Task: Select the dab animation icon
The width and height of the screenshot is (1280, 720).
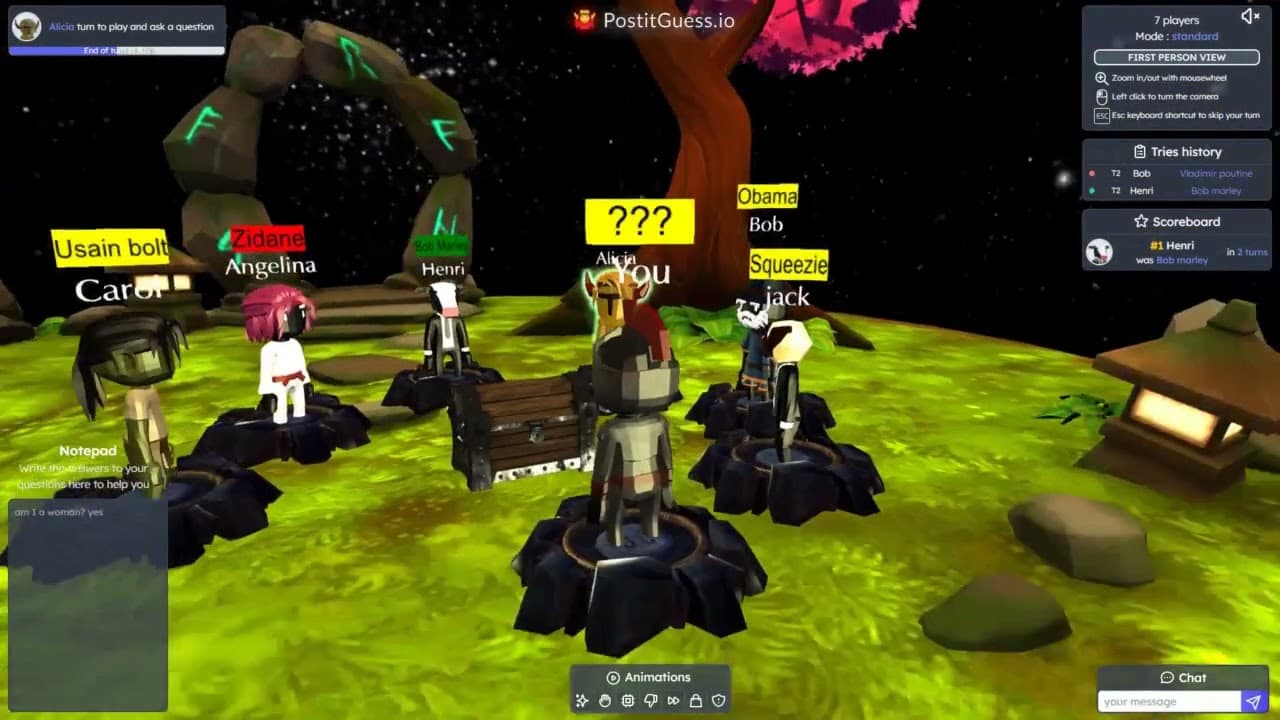Action: click(x=627, y=701)
